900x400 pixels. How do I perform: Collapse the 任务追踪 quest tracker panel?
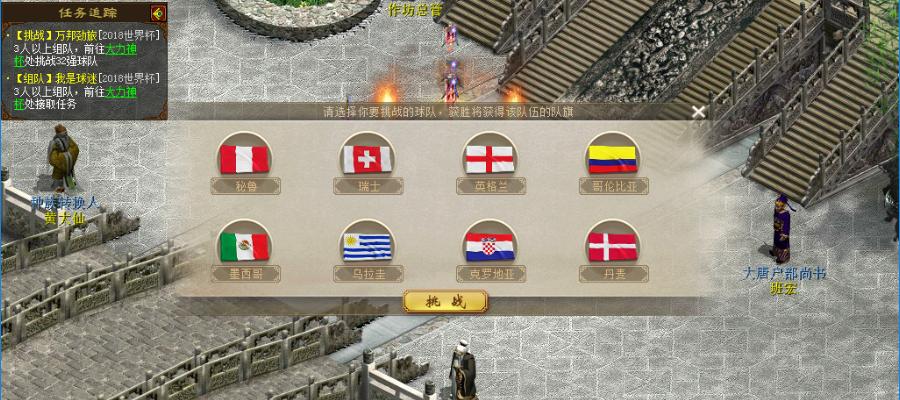click(157, 13)
